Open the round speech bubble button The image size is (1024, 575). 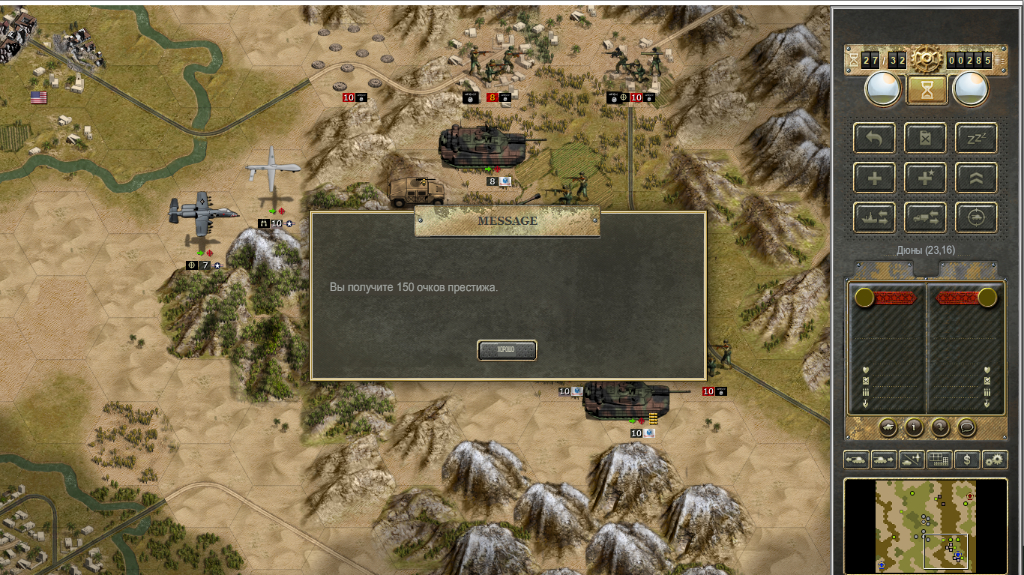point(966,427)
